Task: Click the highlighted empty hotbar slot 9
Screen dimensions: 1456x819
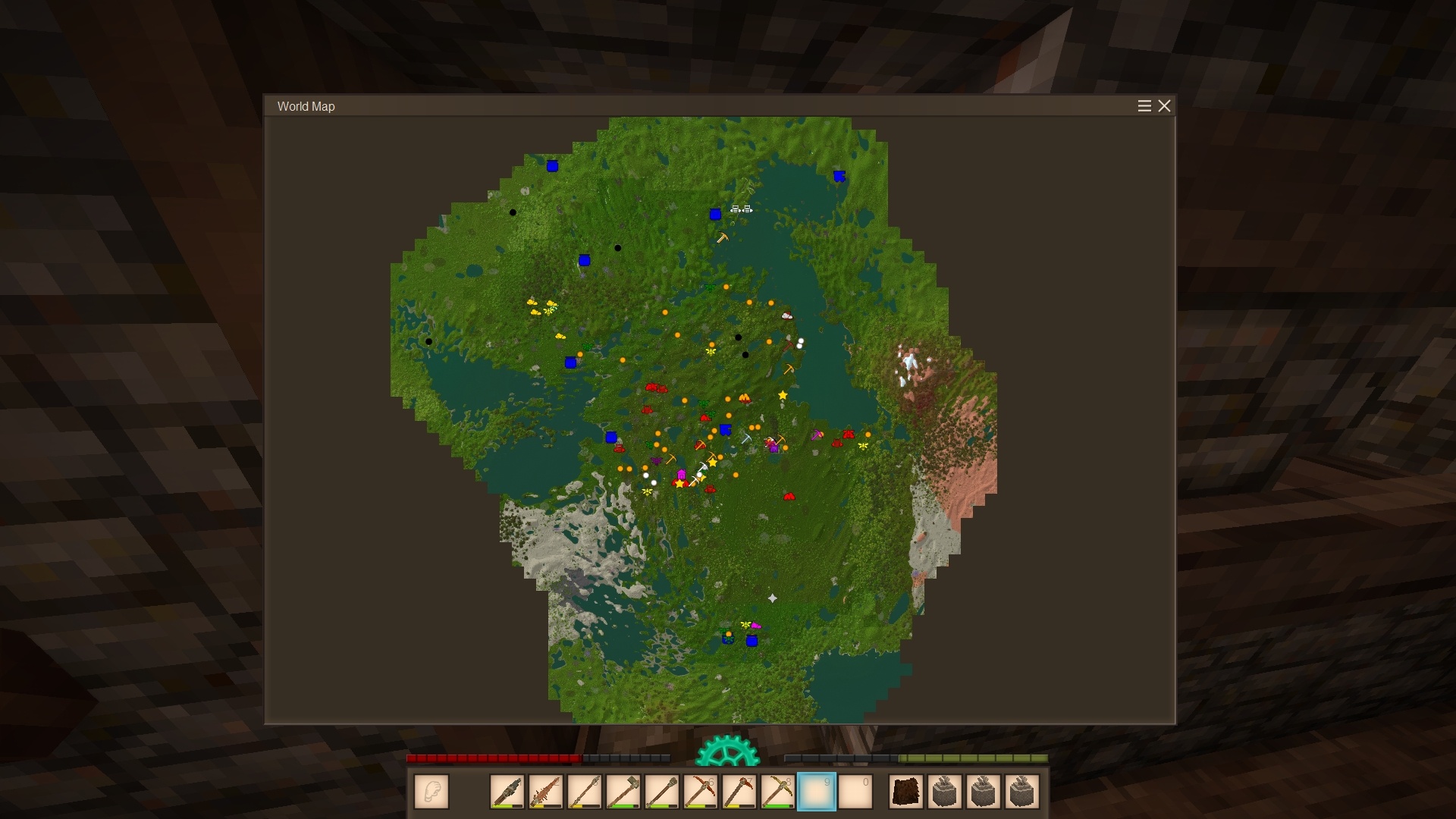Action: (x=816, y=792)
